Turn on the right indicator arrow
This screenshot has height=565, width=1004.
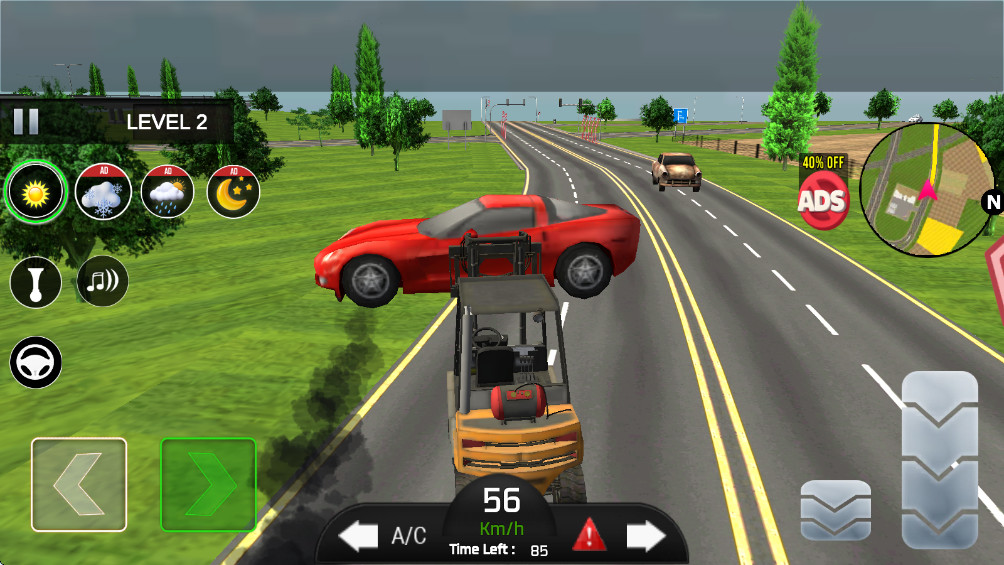click(x=645, y=537)
